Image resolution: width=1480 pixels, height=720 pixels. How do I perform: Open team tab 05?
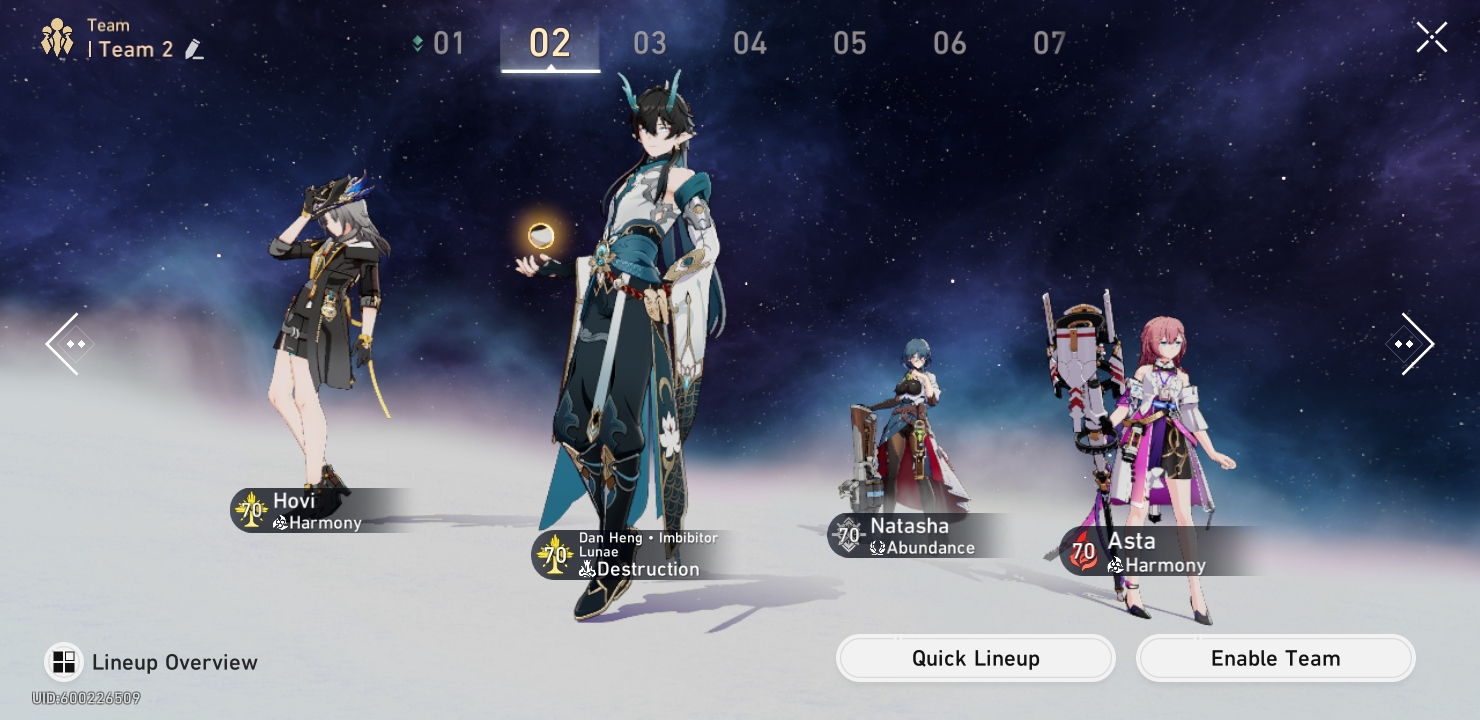(x=849, y=43)
